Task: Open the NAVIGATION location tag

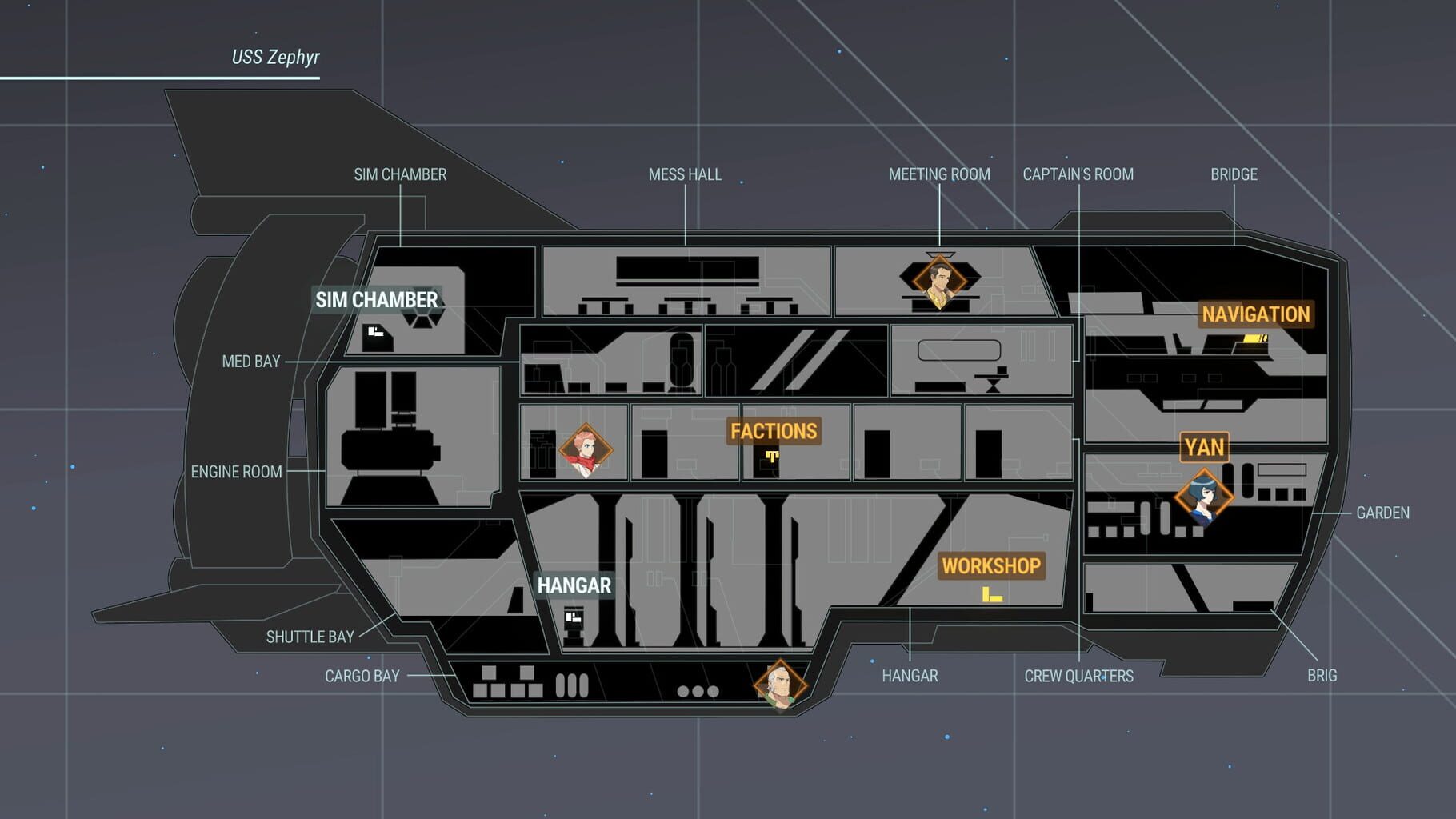Action: (x=1254, y=314)
